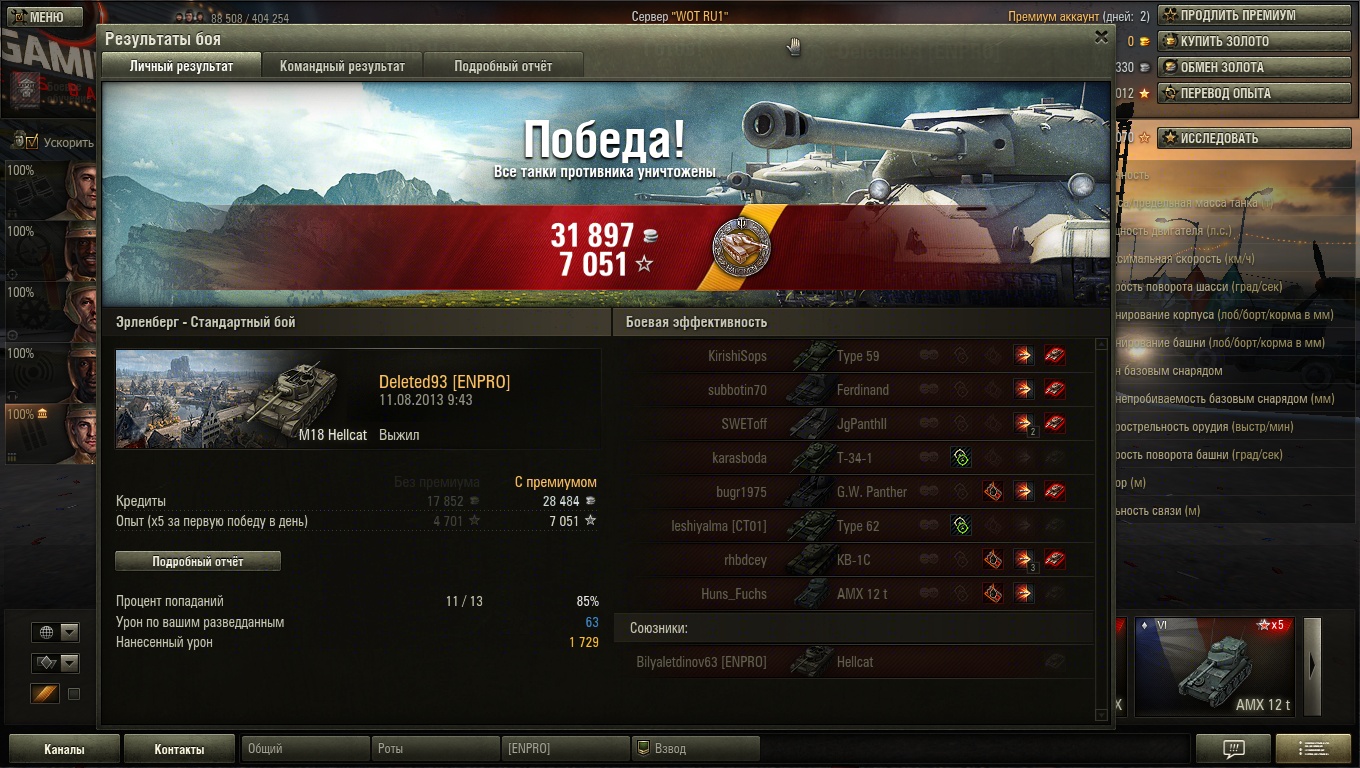Select the AMX 12 t tank in carousel
Image resolution: width=1360 pixels, height=768 pixels.
[x=1214, y=667]
